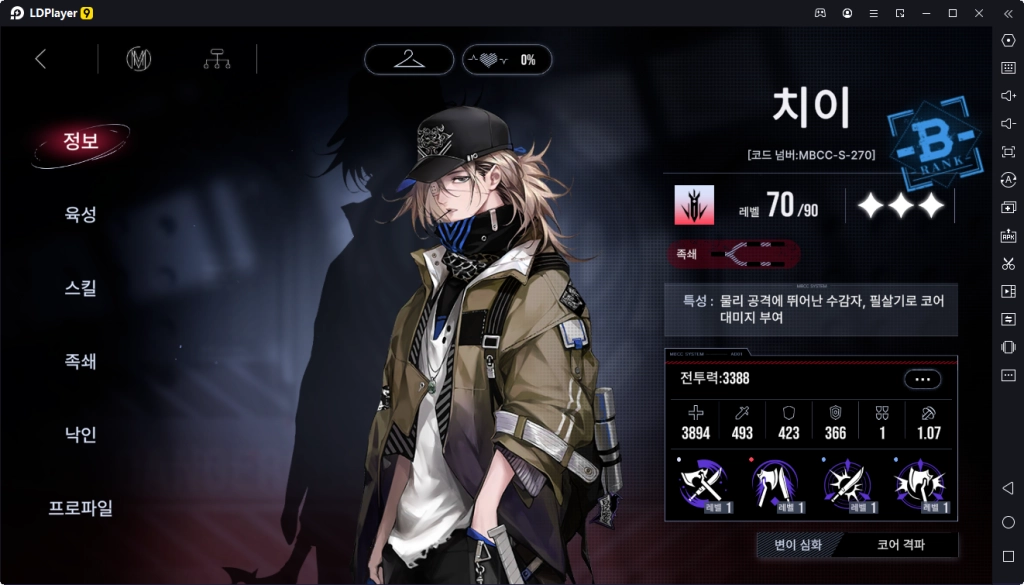Open stat details with the ellipsis button
1024x585 pixels.
pyautogui.click(x=922, y=379)
